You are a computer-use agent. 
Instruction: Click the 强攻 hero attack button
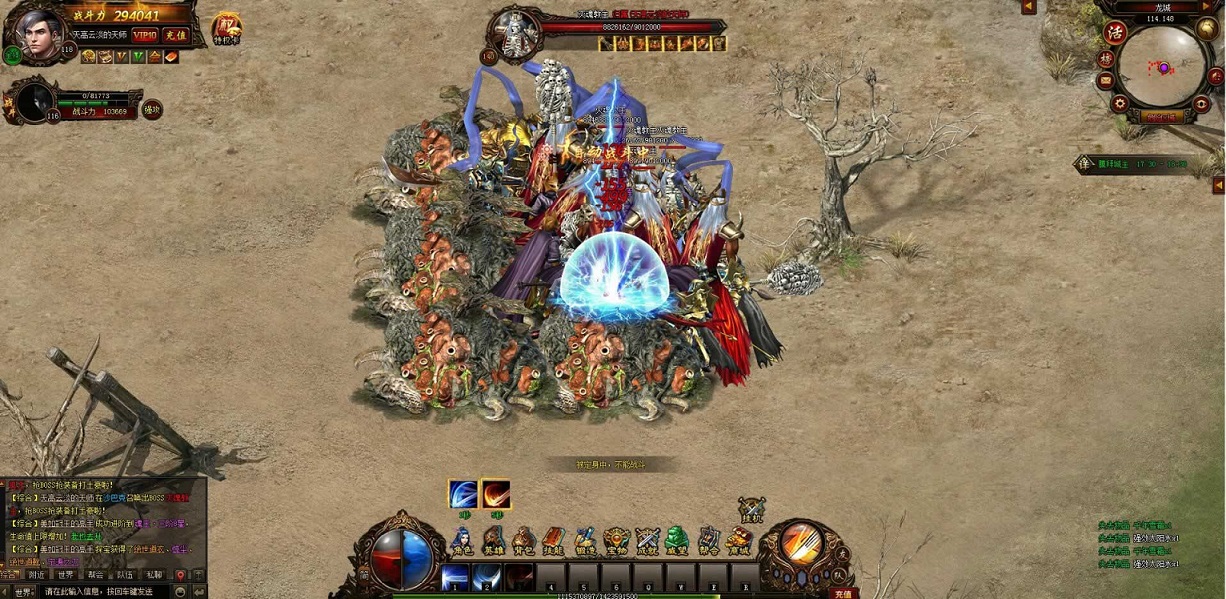pos(152,110)
